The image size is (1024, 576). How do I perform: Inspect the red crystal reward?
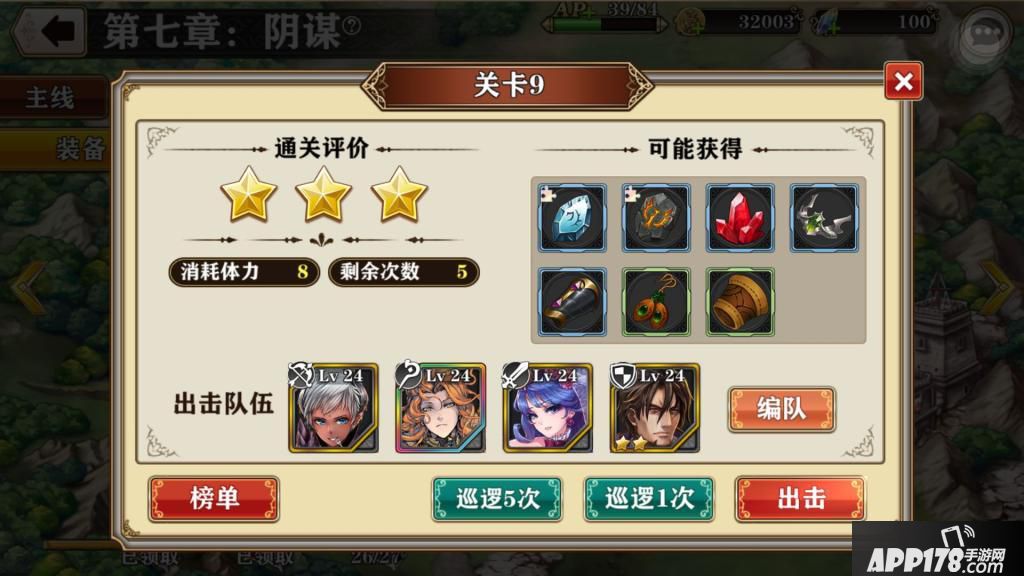point(741,215)
